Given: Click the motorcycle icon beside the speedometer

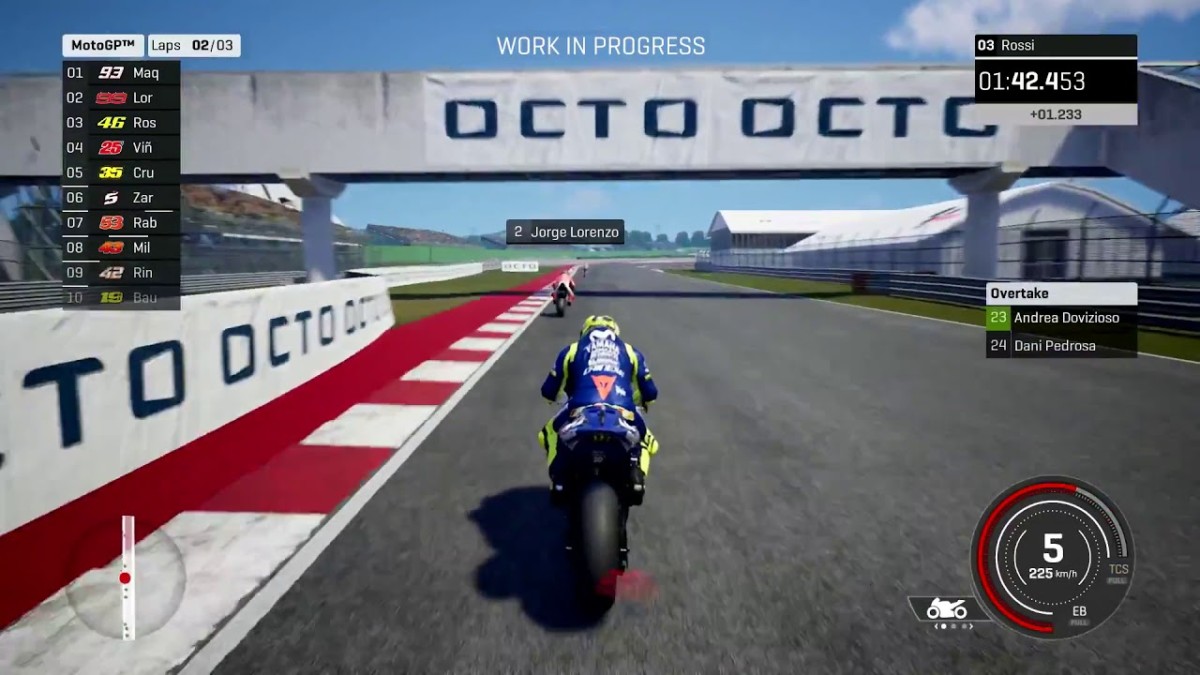Looking at the screenshot, I should pyautogui.click(x=946, y=609).
